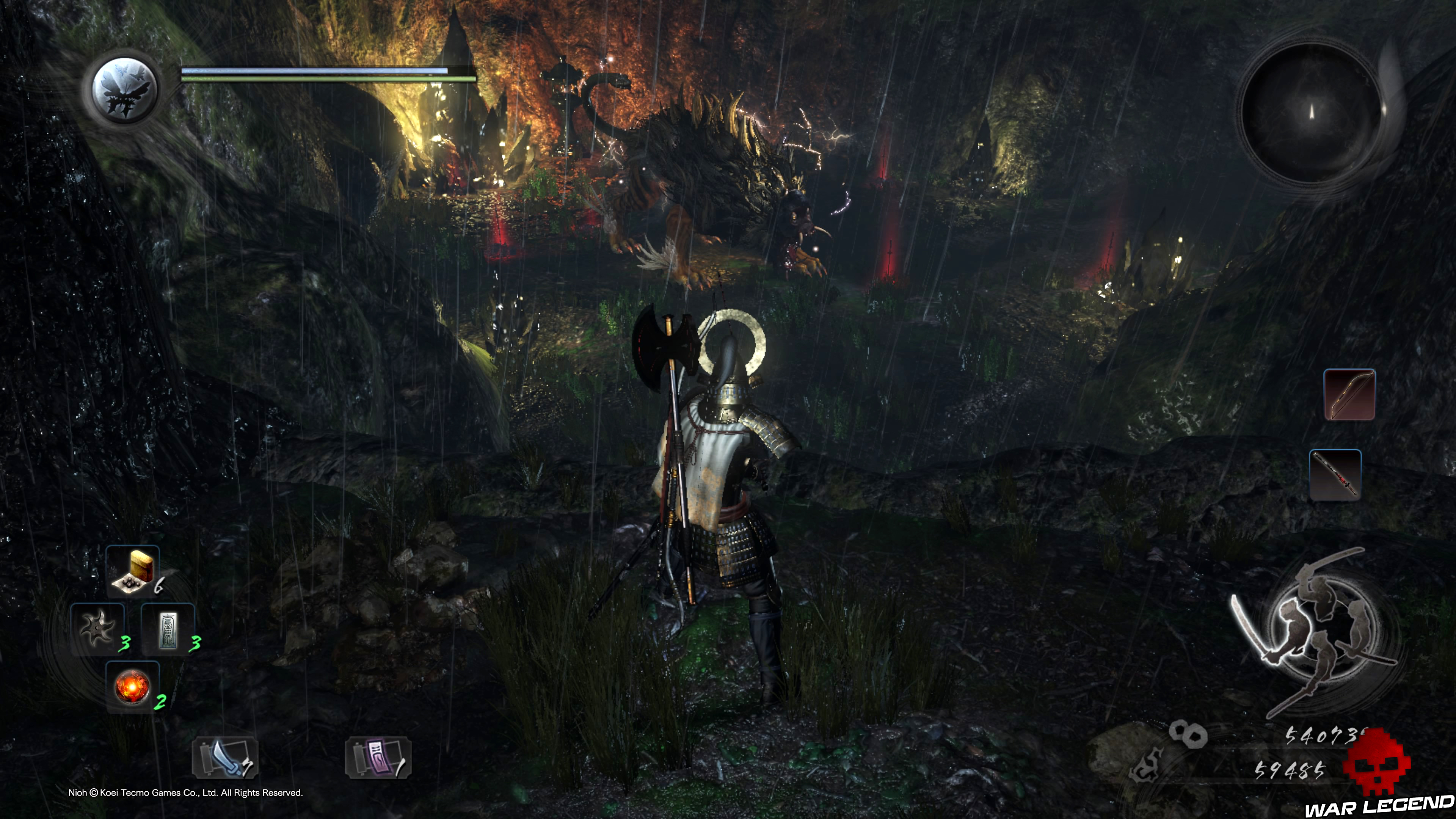
Task: Select the rifle ranged weapon slot
Action: click(1335, 475)
